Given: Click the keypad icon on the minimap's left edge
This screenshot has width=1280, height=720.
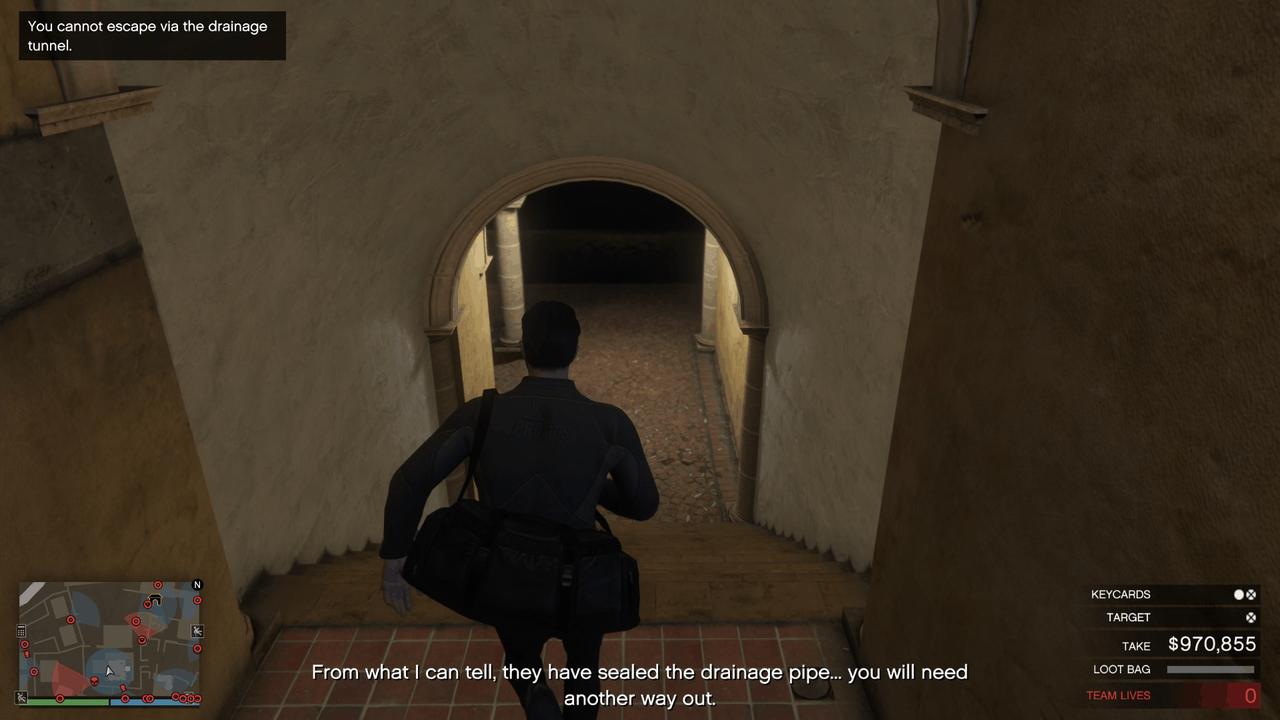Looking at the screenshot, I should 21,630.
